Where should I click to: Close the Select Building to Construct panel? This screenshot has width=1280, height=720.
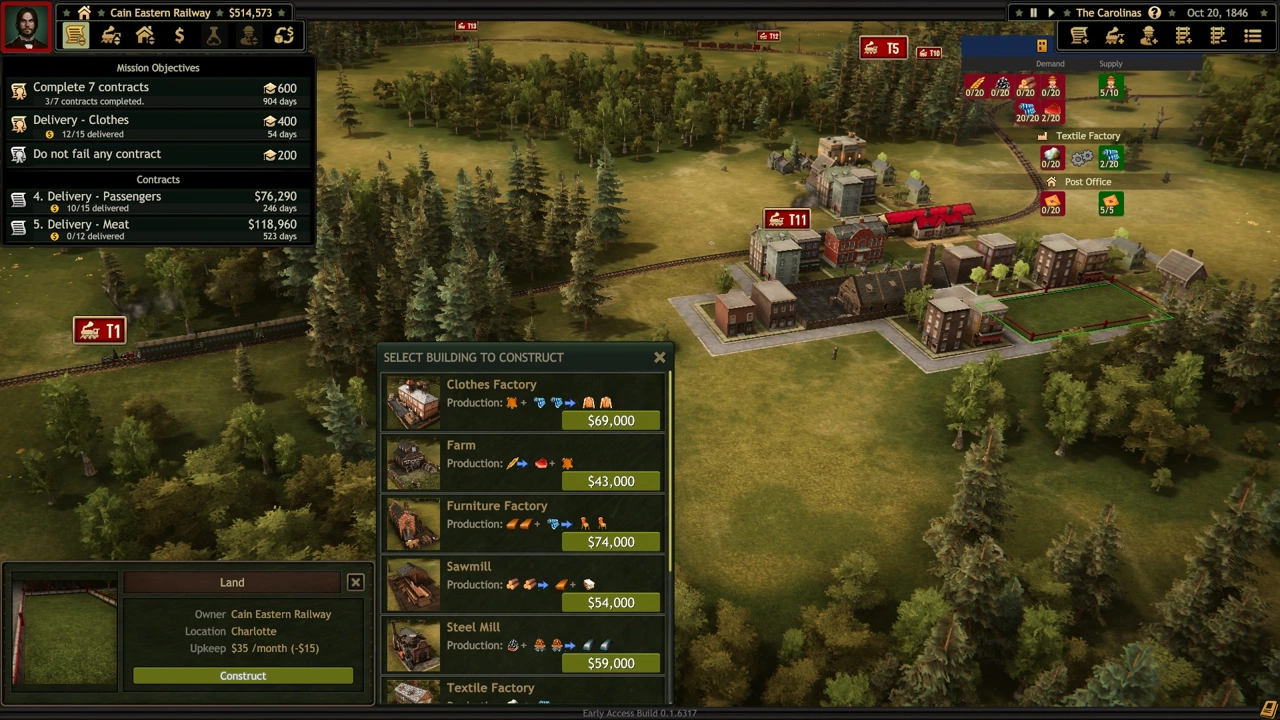(659, 357)
